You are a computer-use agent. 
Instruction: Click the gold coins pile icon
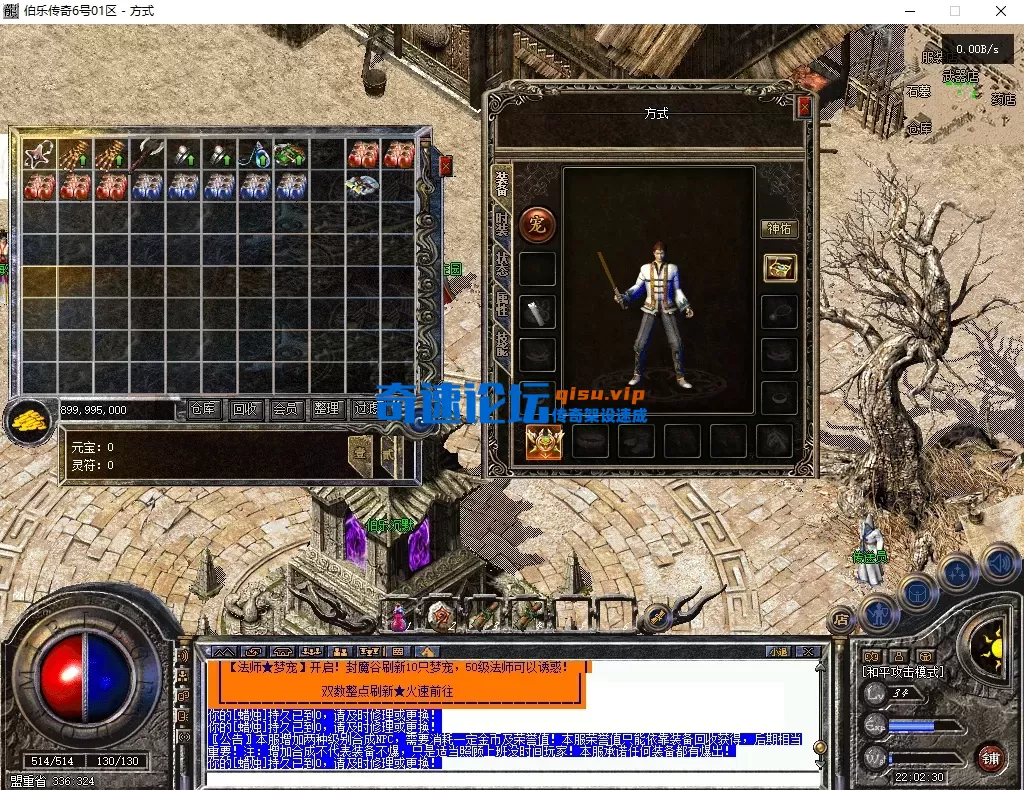(27, 420)
